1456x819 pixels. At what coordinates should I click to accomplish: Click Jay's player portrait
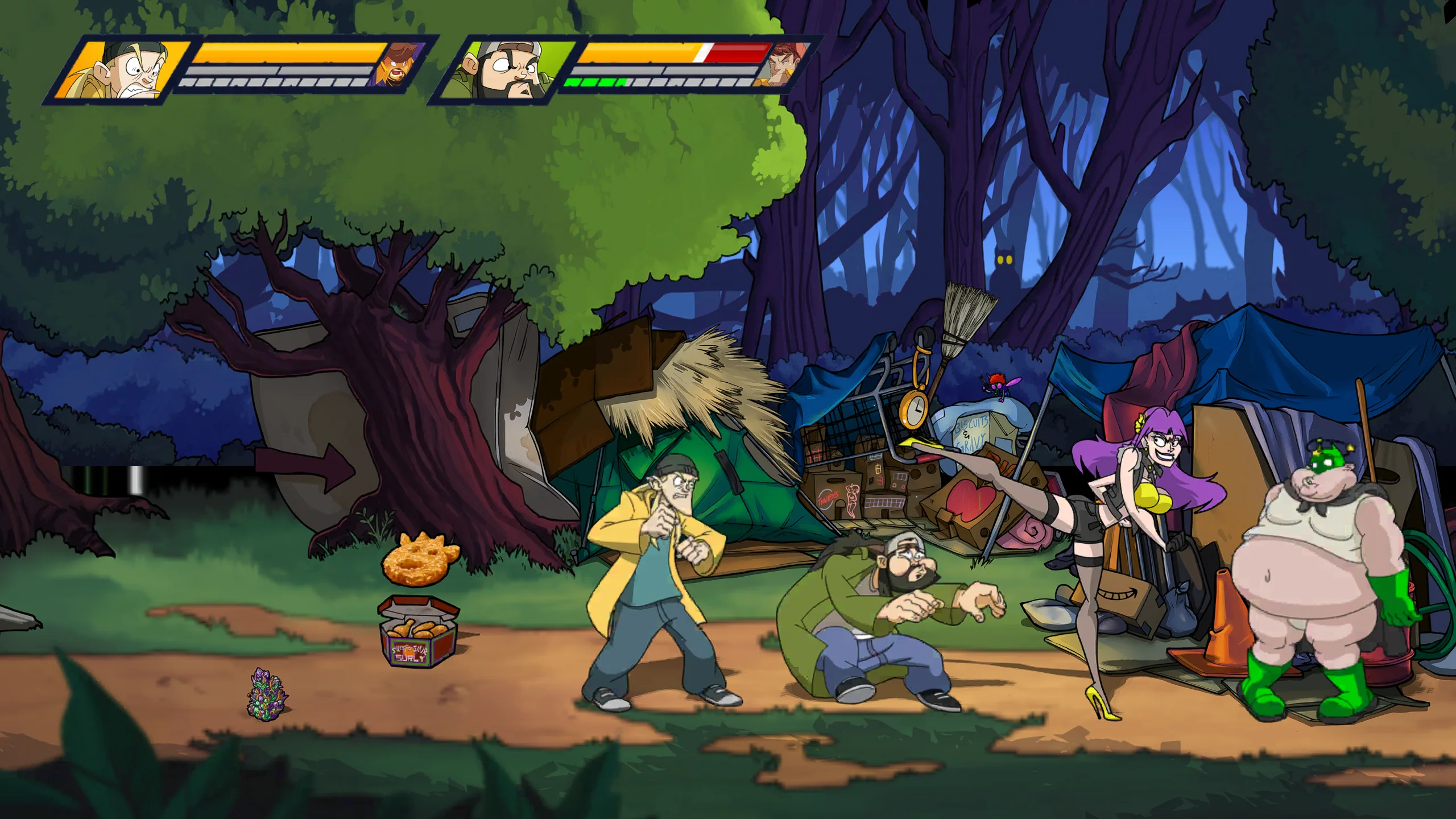click(x=124, y=71)
